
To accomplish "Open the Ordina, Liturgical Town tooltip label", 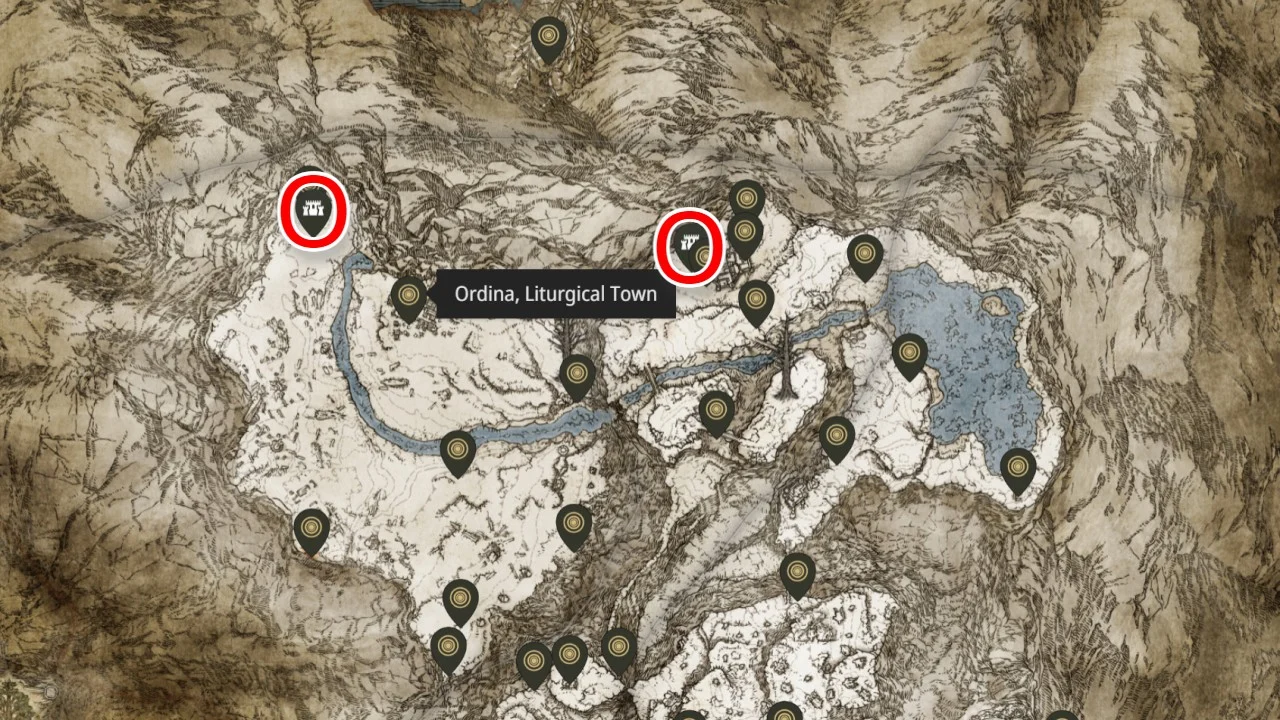I will tap(554, 293).
